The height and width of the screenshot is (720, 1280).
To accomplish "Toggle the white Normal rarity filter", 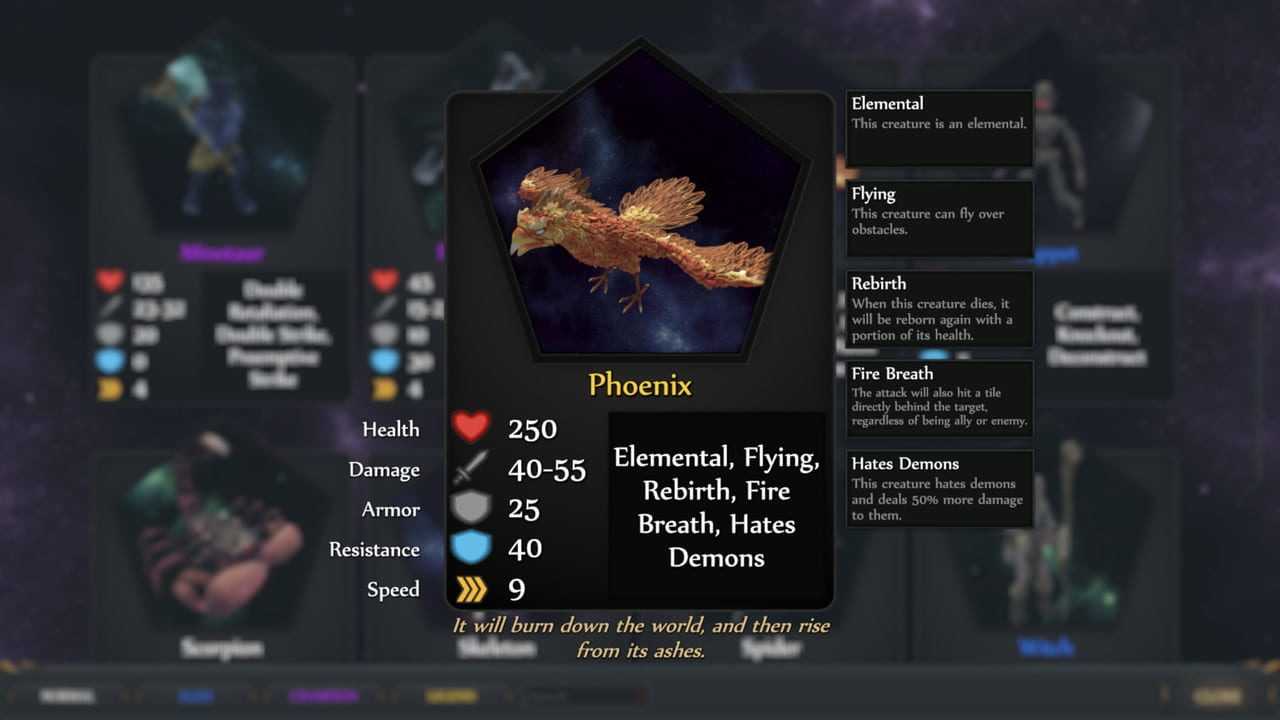I will 68,696.
